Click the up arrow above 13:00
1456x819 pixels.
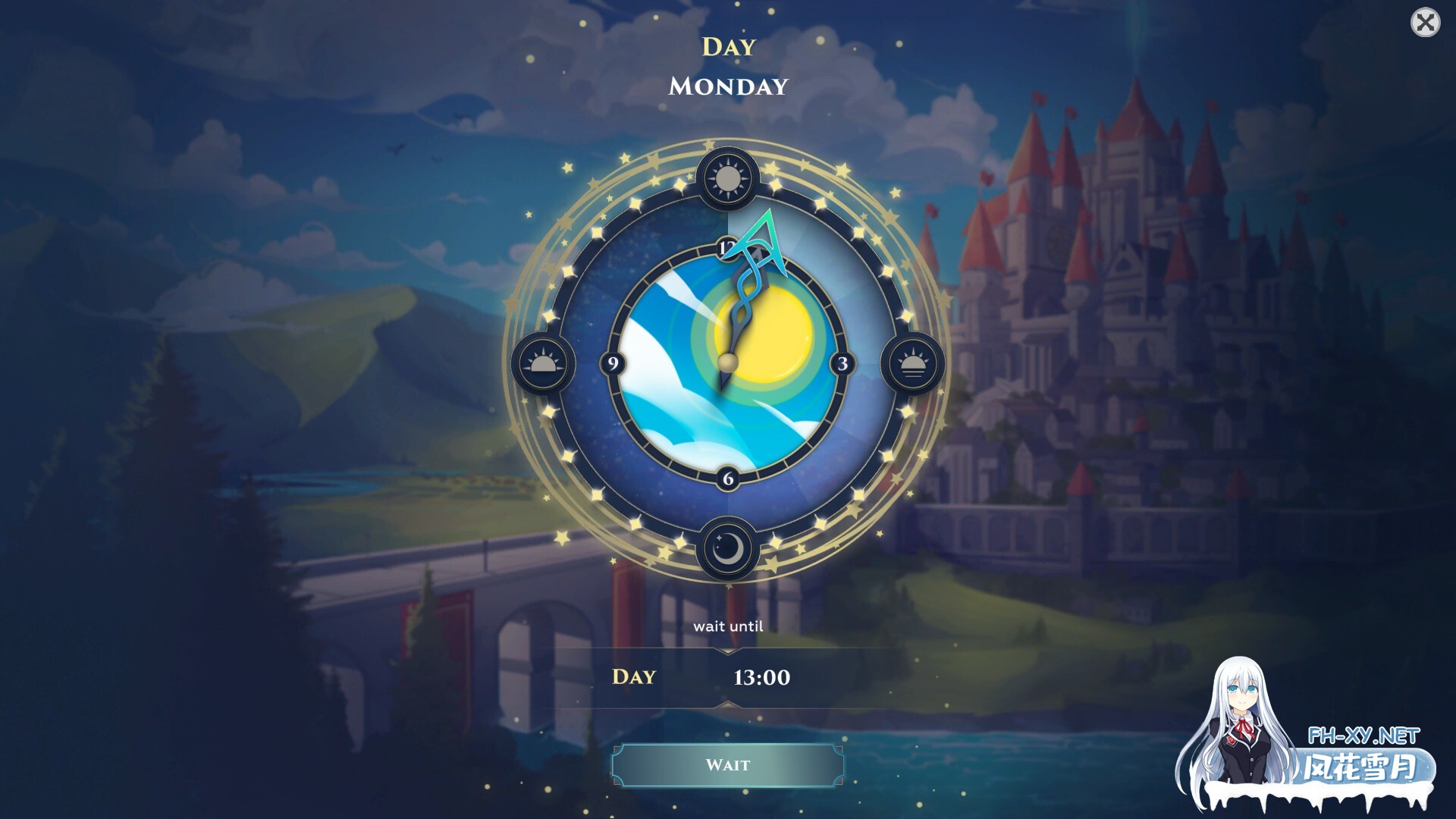727,651
